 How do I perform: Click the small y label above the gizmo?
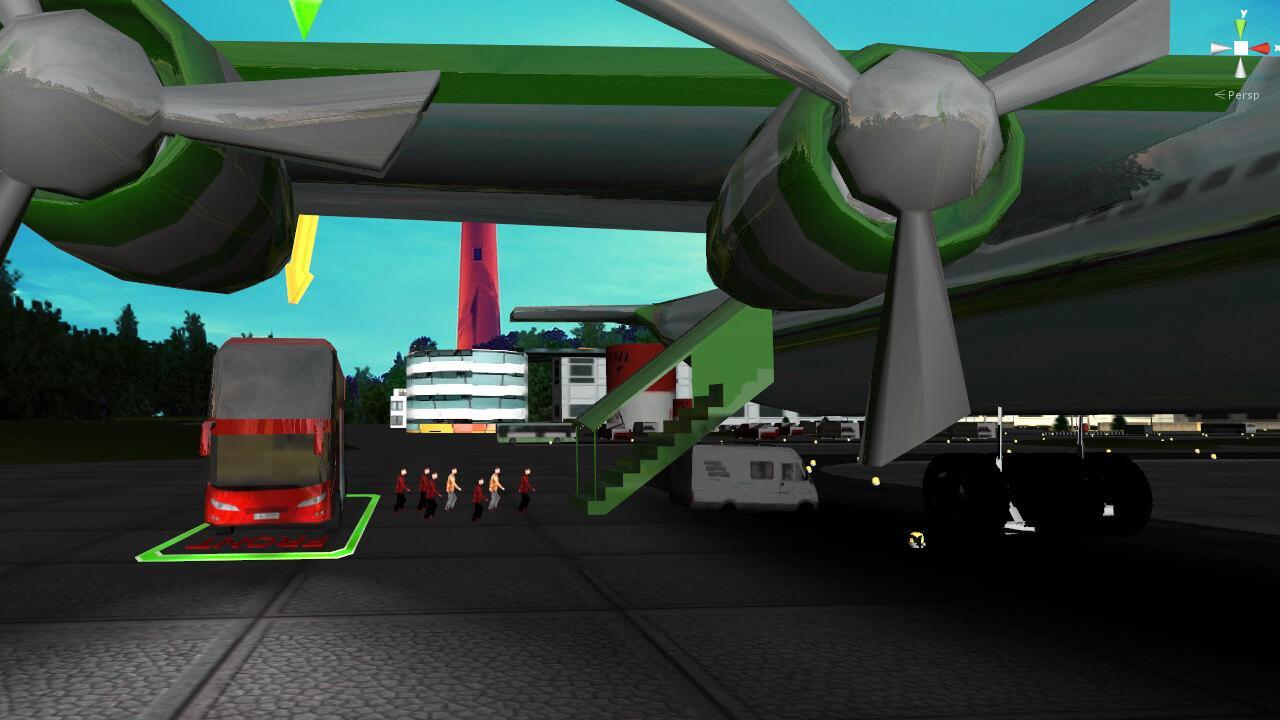click(x=1243, y=13)
